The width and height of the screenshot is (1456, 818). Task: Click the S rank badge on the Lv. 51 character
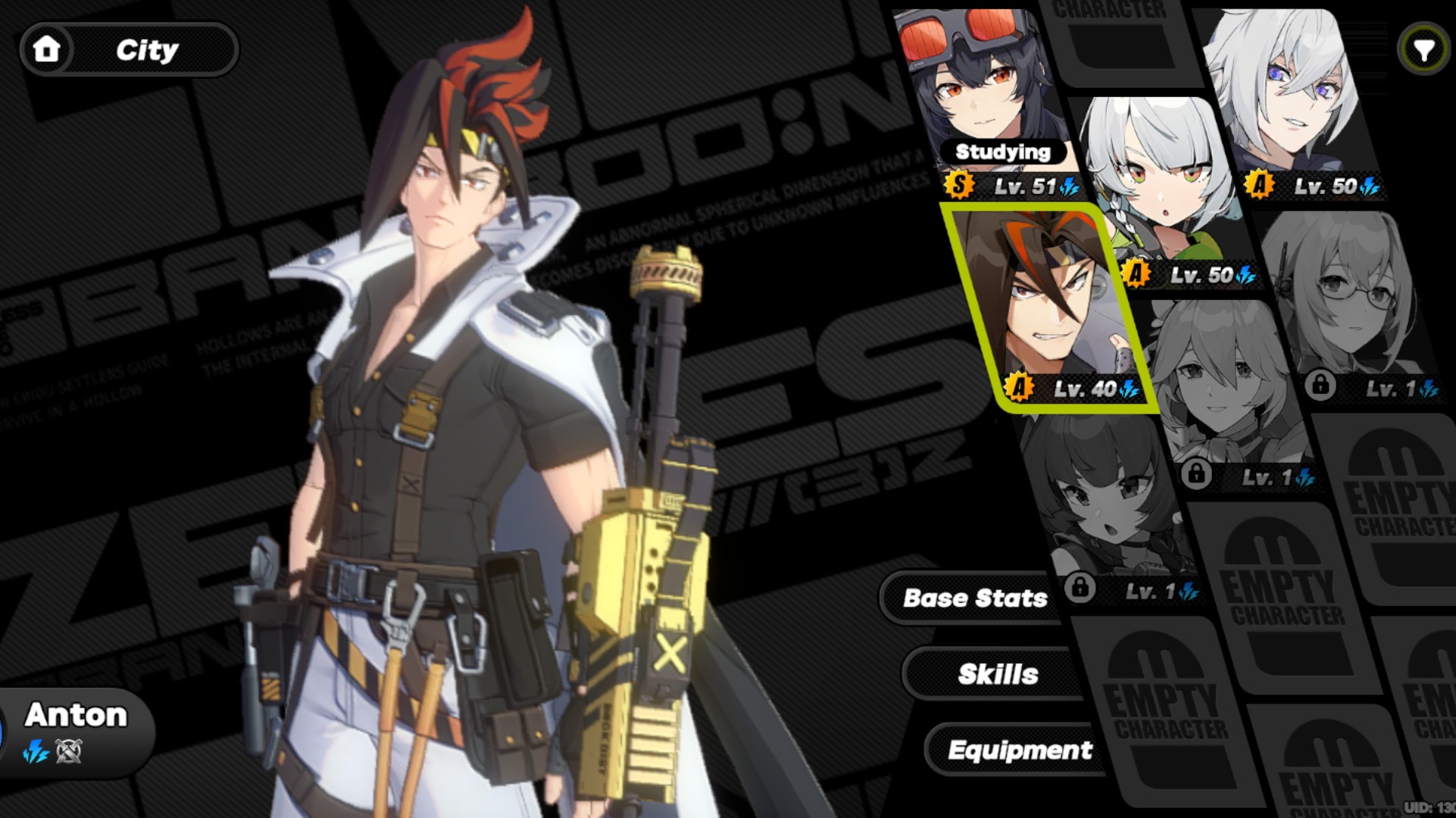(958, 184)
